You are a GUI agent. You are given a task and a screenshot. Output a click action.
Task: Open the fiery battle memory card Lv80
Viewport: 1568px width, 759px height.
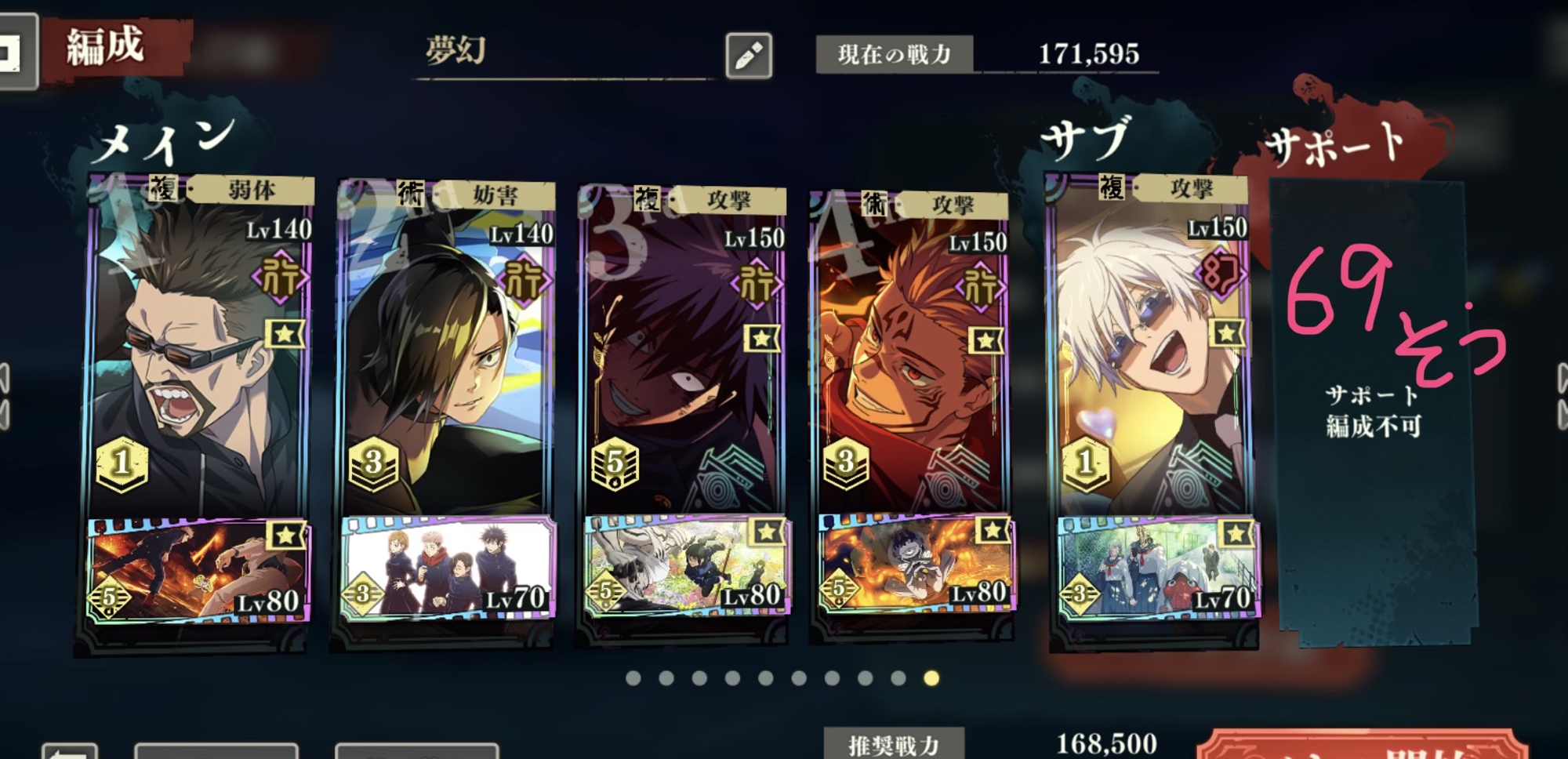pyautogui.click(x=198, y=570)
